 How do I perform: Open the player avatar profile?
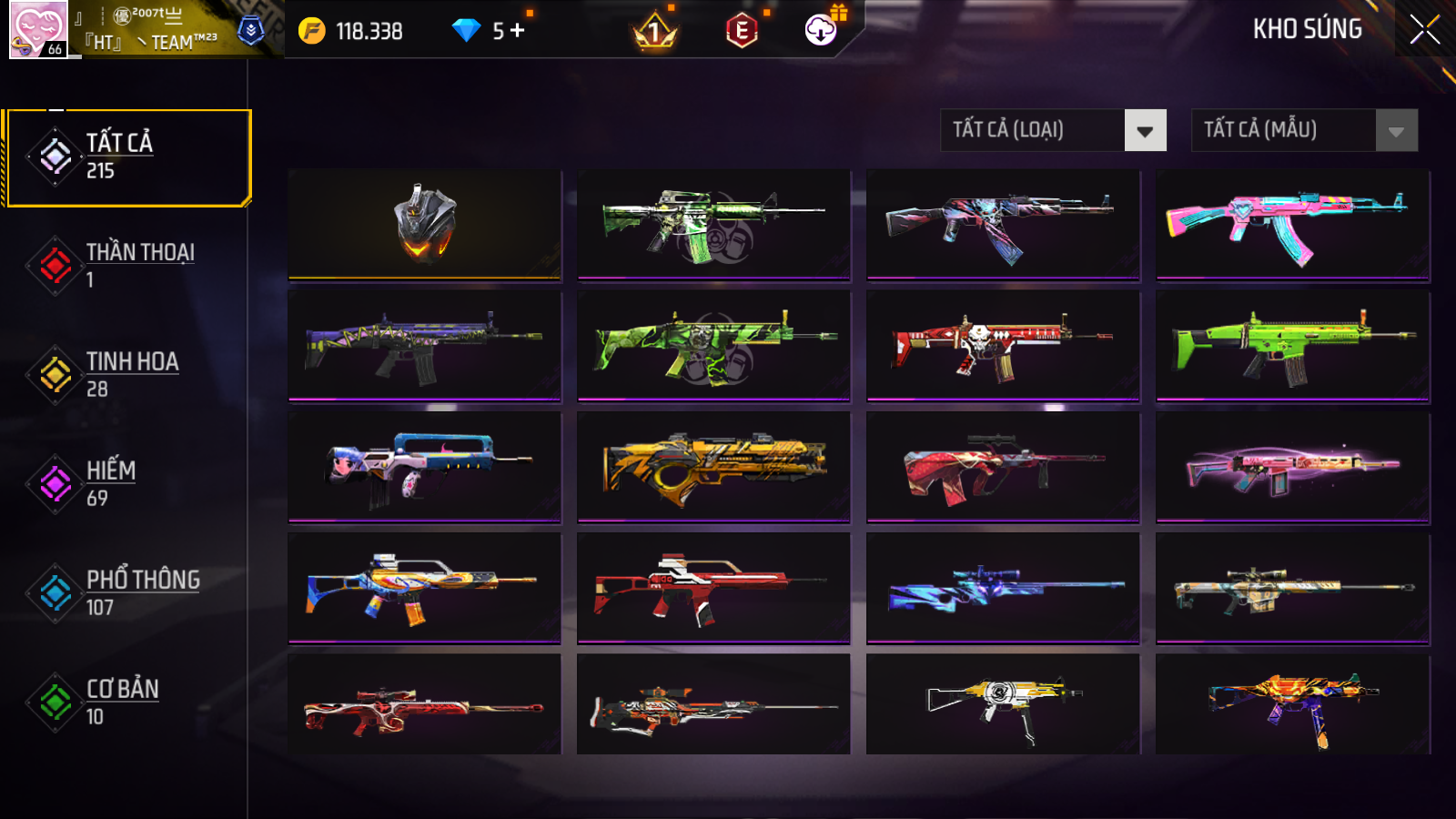(x=38, y=29)
